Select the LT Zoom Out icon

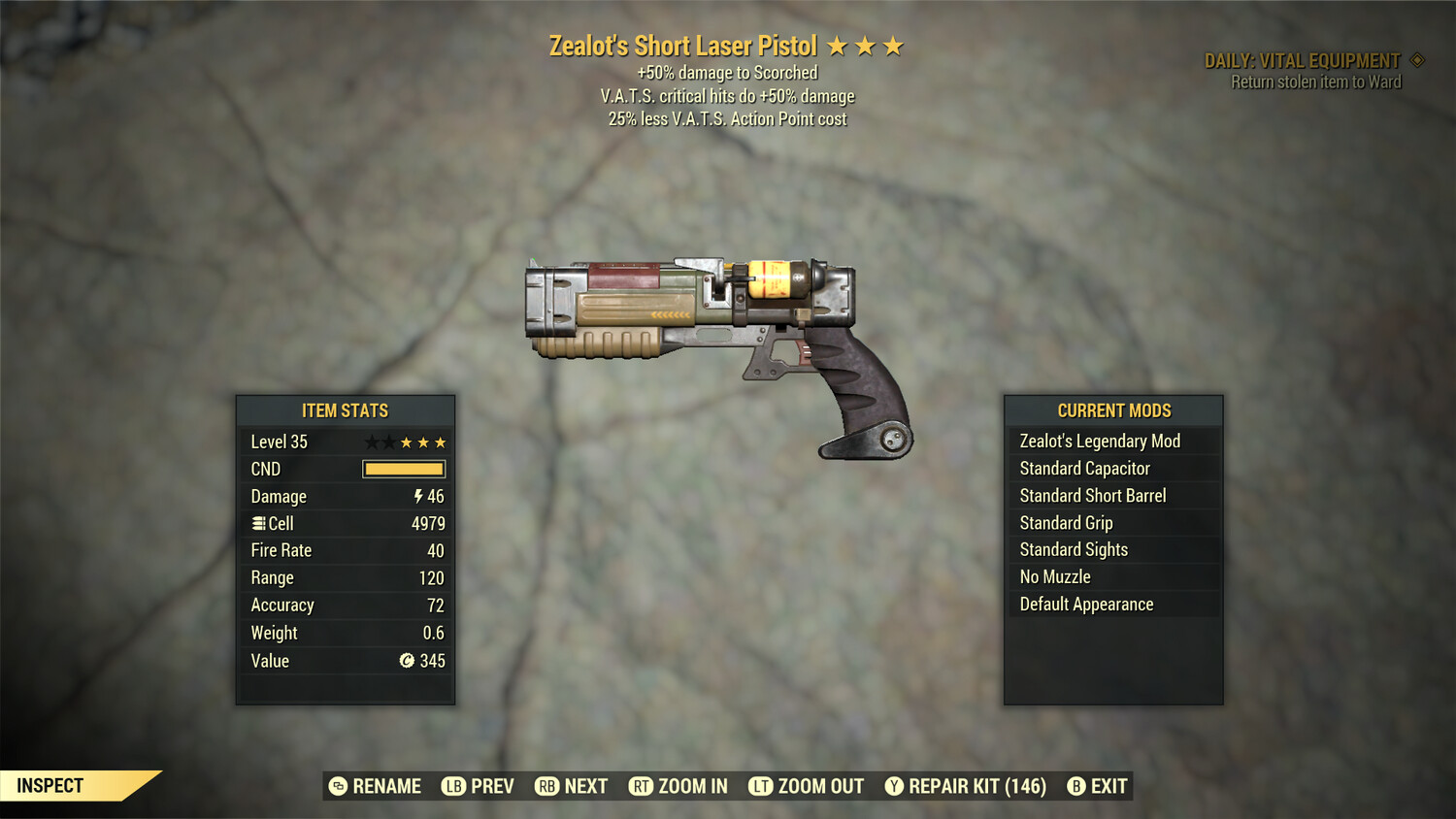[763, 786]
